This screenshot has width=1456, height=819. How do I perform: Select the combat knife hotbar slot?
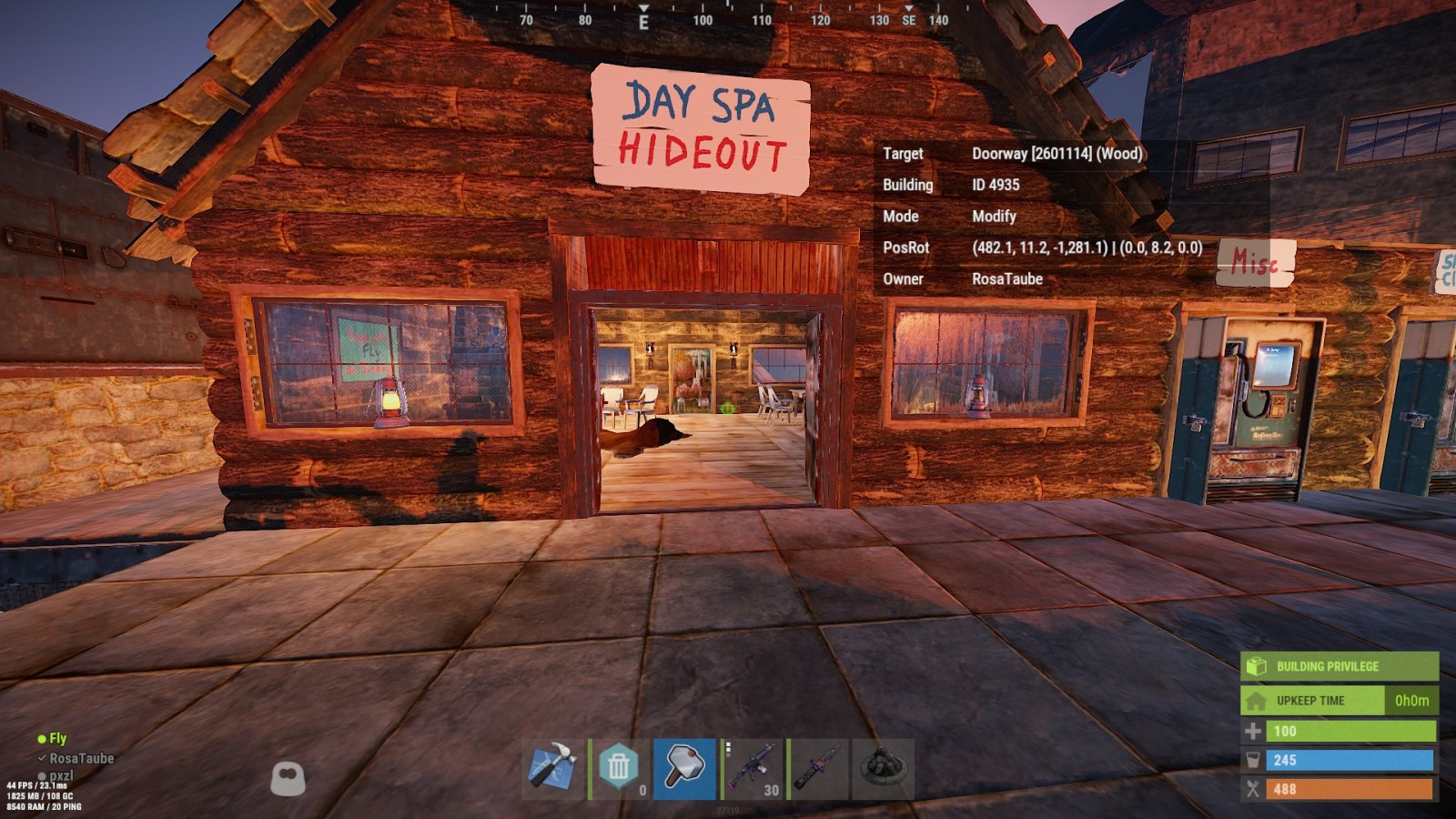(x=817, y=769)
